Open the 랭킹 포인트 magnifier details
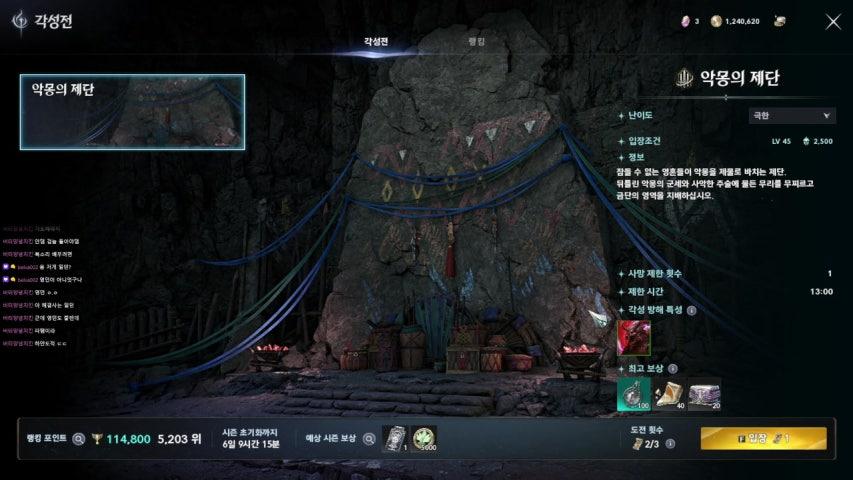 78,438
